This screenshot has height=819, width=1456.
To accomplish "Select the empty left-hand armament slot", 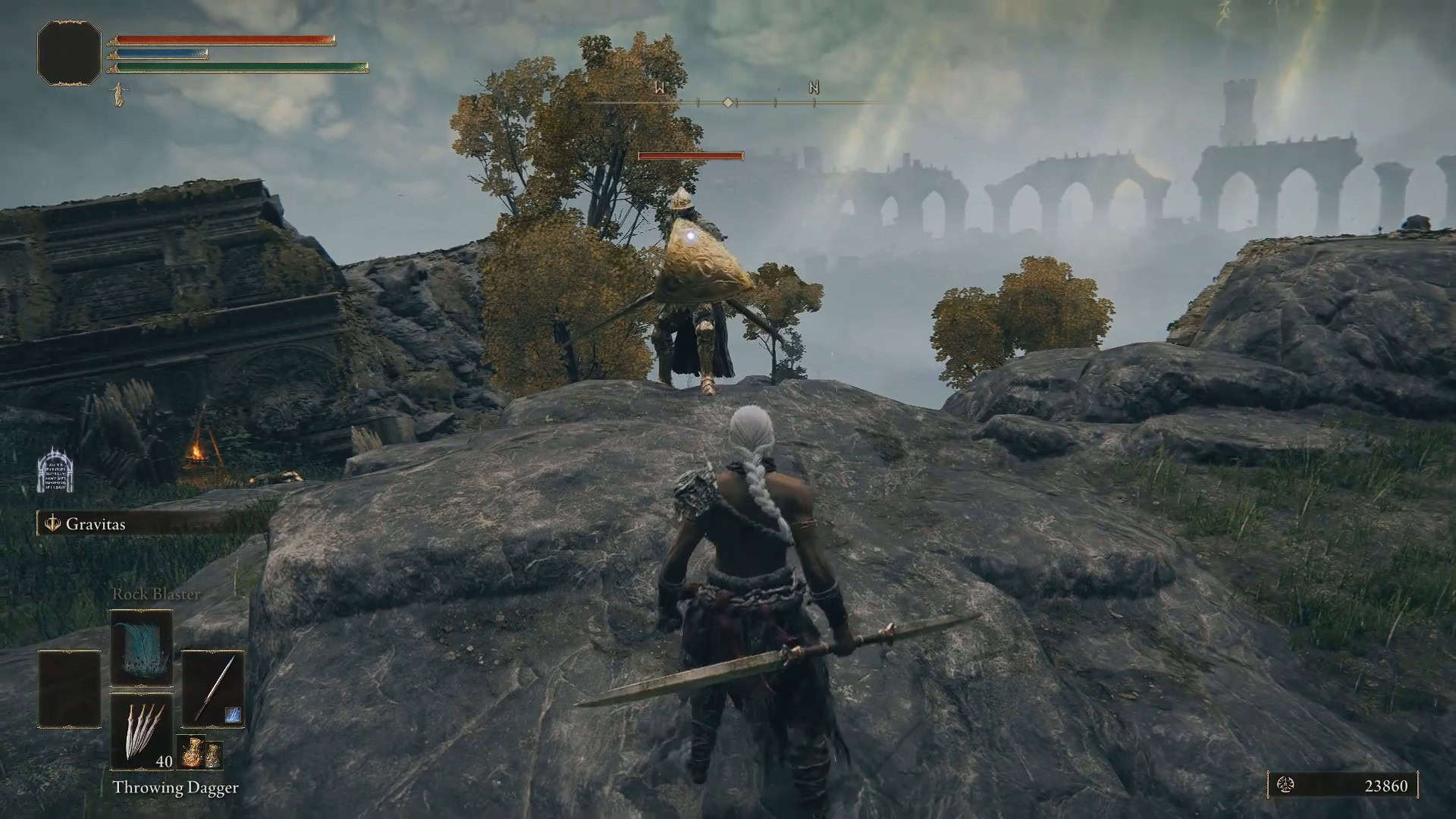I will click(70, 689).
